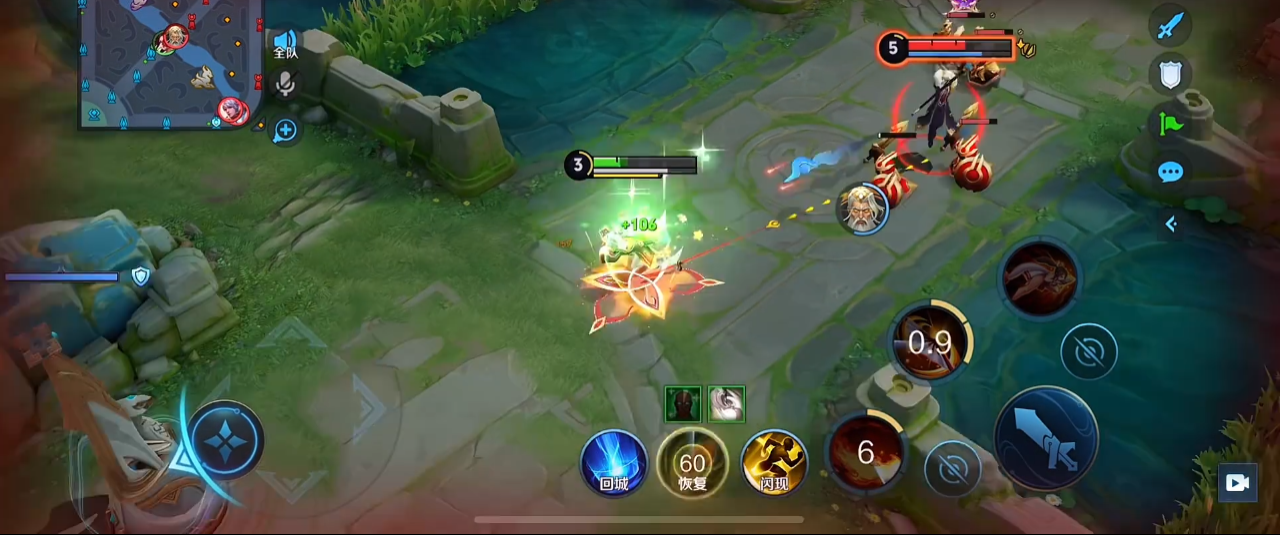Cast the 闪现 flash spell
This screenshot has width=1280, height=535.
(x=774, y=463)
